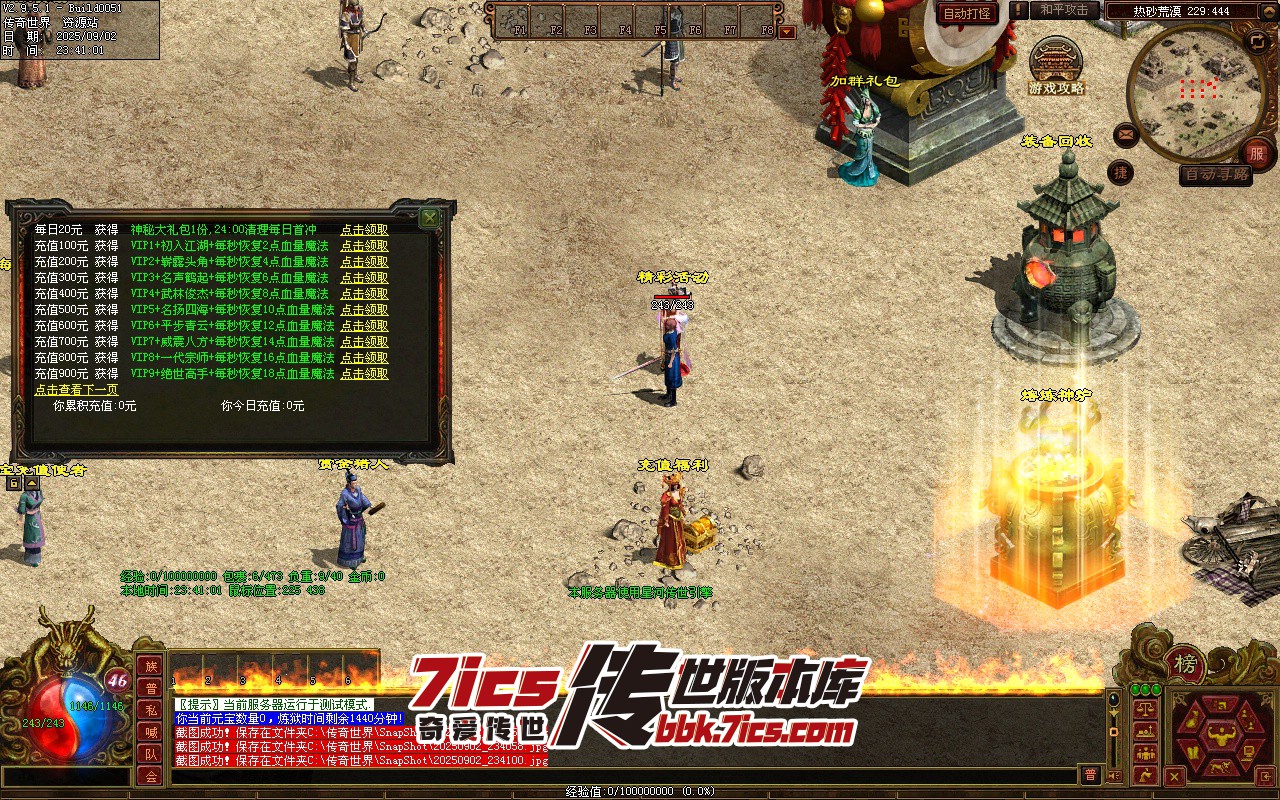Claim the VIP5 500 yuan recharge reward

(364, 310)
